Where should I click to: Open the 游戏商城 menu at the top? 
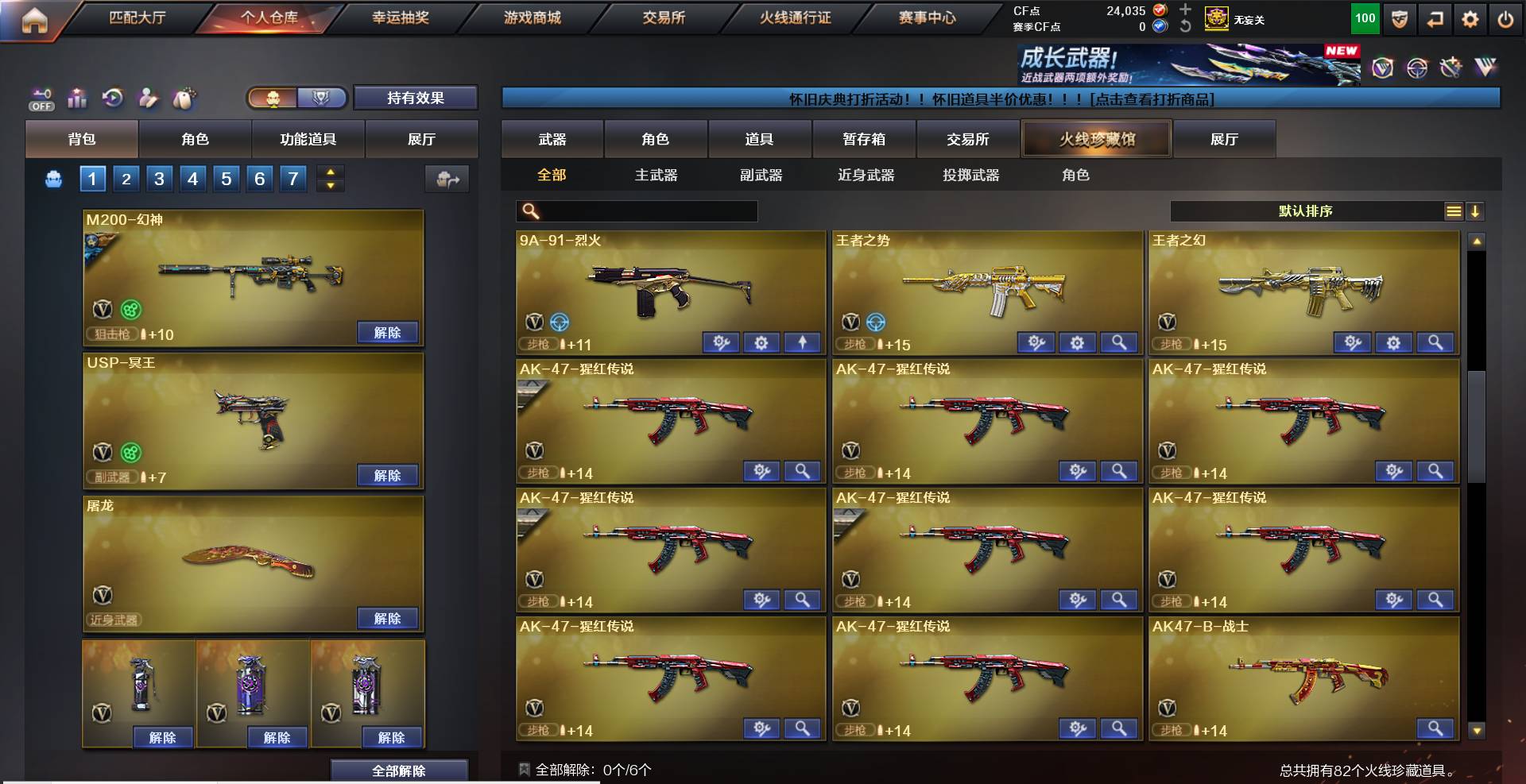(533, 17)
